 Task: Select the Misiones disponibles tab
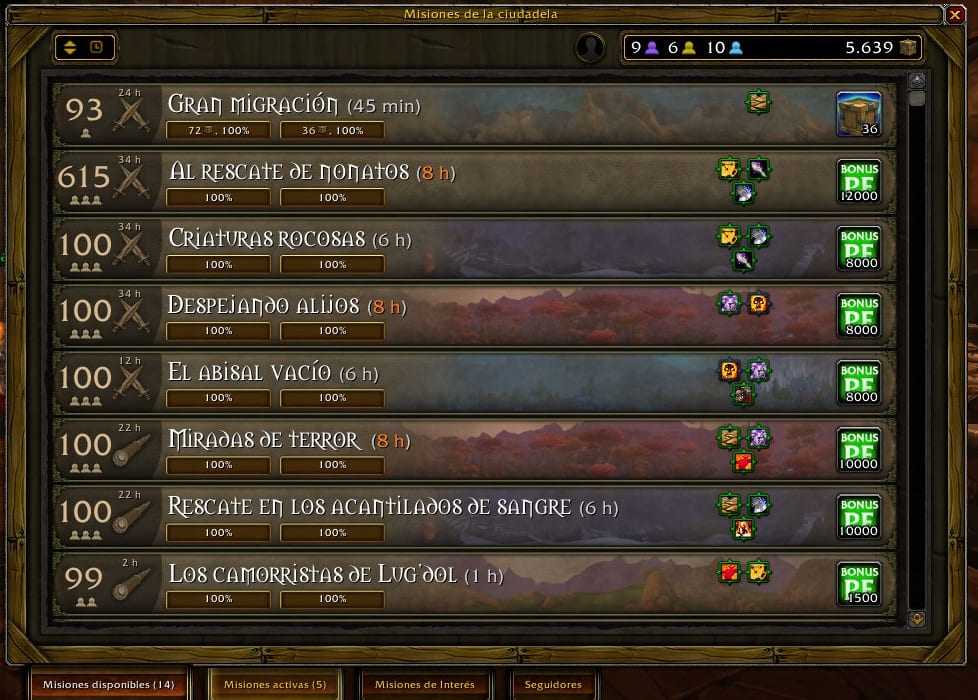[x=108, y=685]
